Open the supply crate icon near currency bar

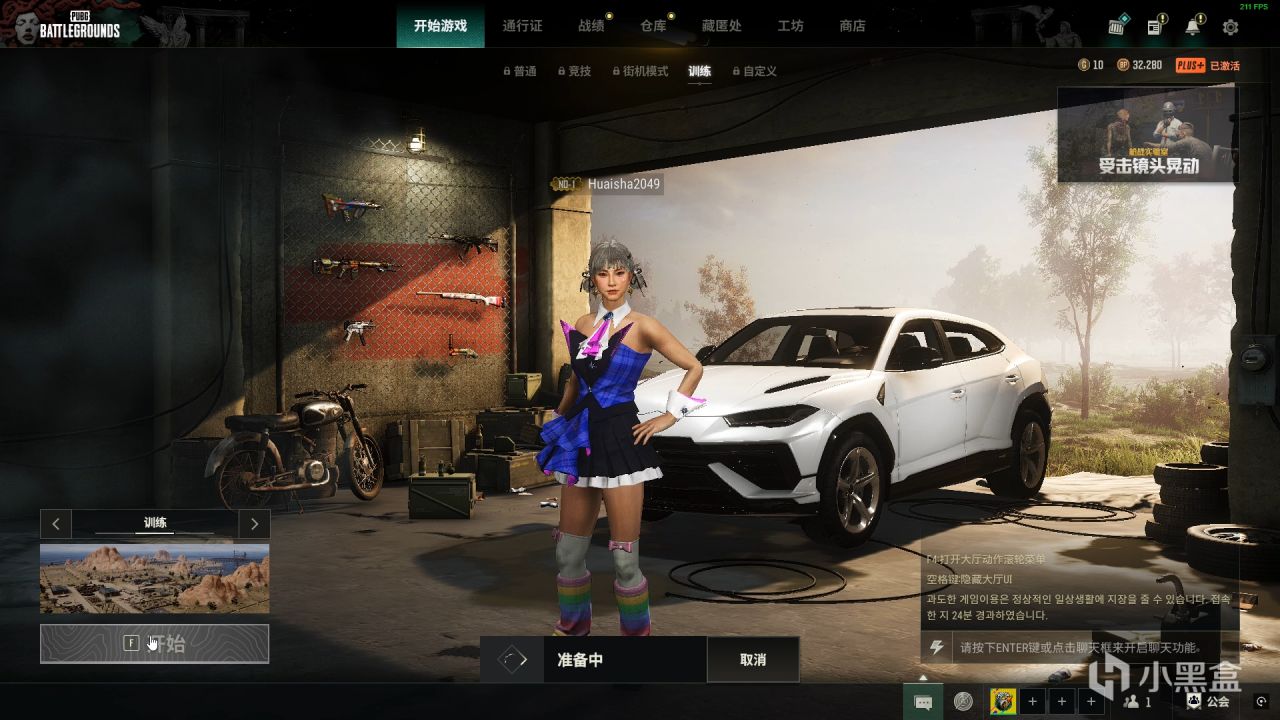(1117, 26)
